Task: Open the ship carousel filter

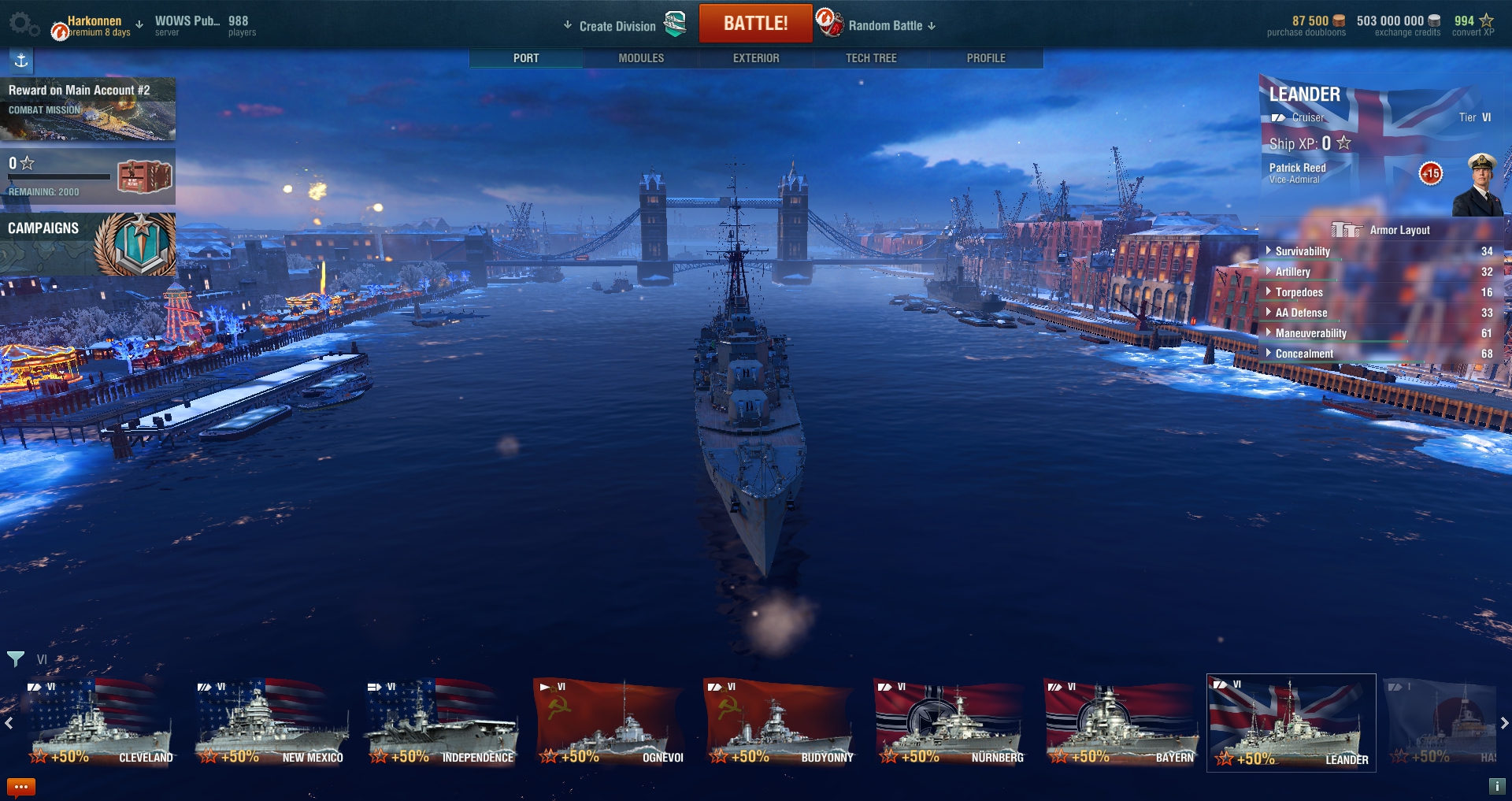Action: tap(15, 658)
